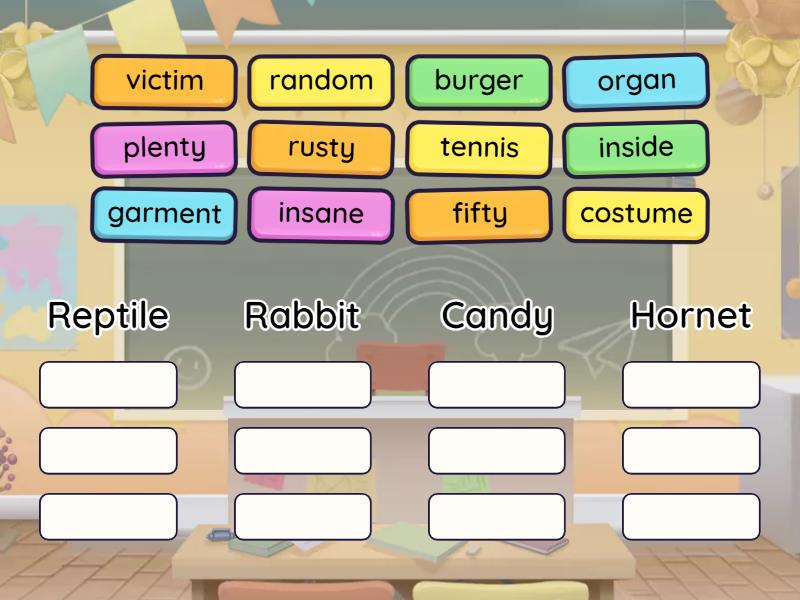The height and width of the screenshot is (600, 800).
Task: Select the 'inside' word tile
Action: (x=636, y=148)
